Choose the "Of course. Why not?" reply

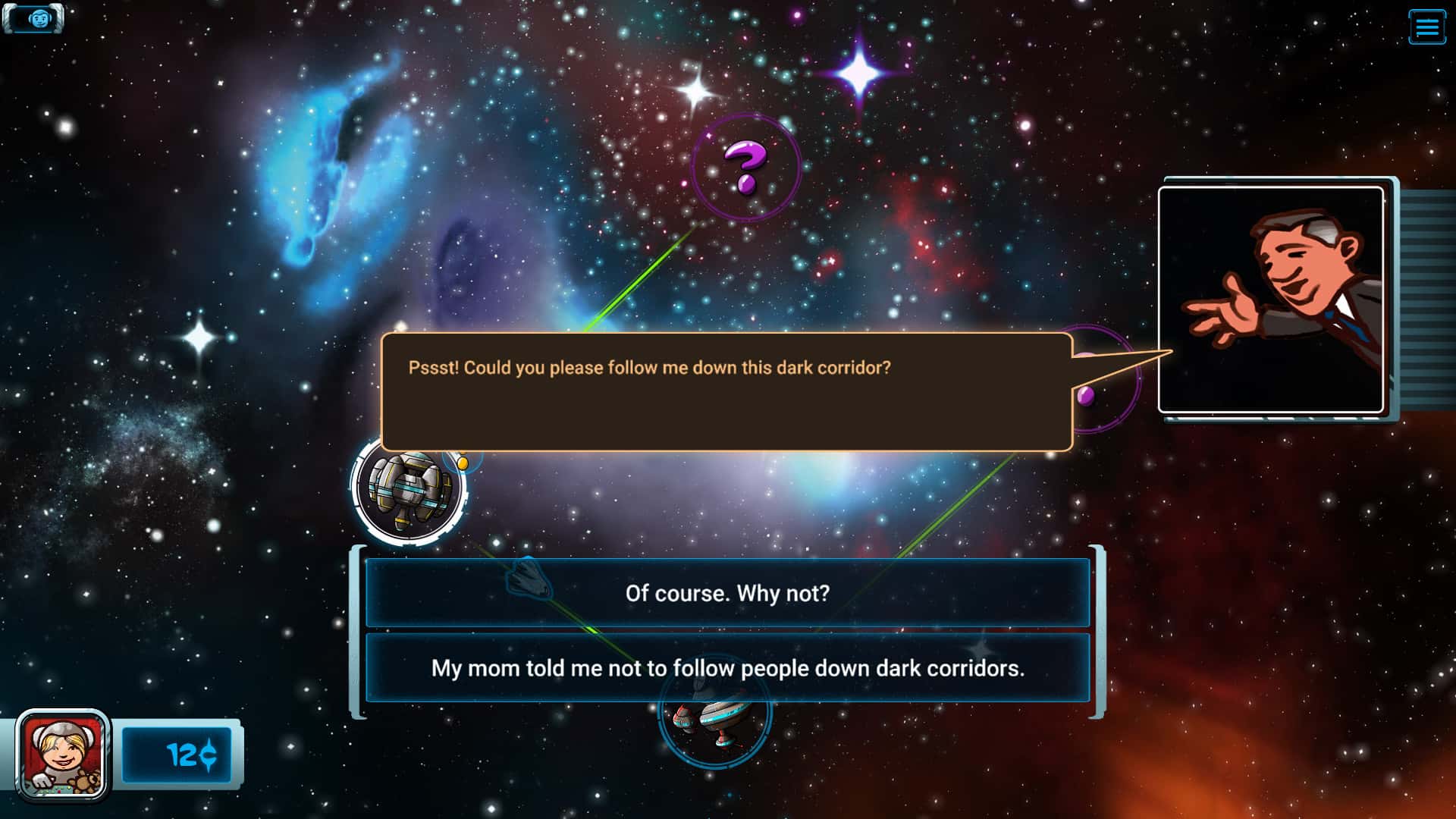click(x=727, y=593)
